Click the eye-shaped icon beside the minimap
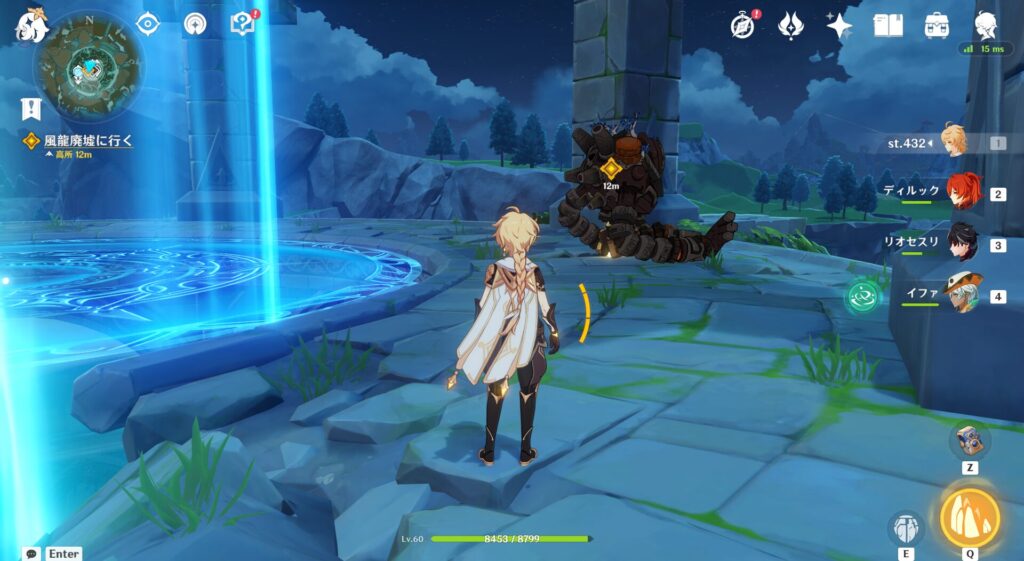 [x=147, y=24]
